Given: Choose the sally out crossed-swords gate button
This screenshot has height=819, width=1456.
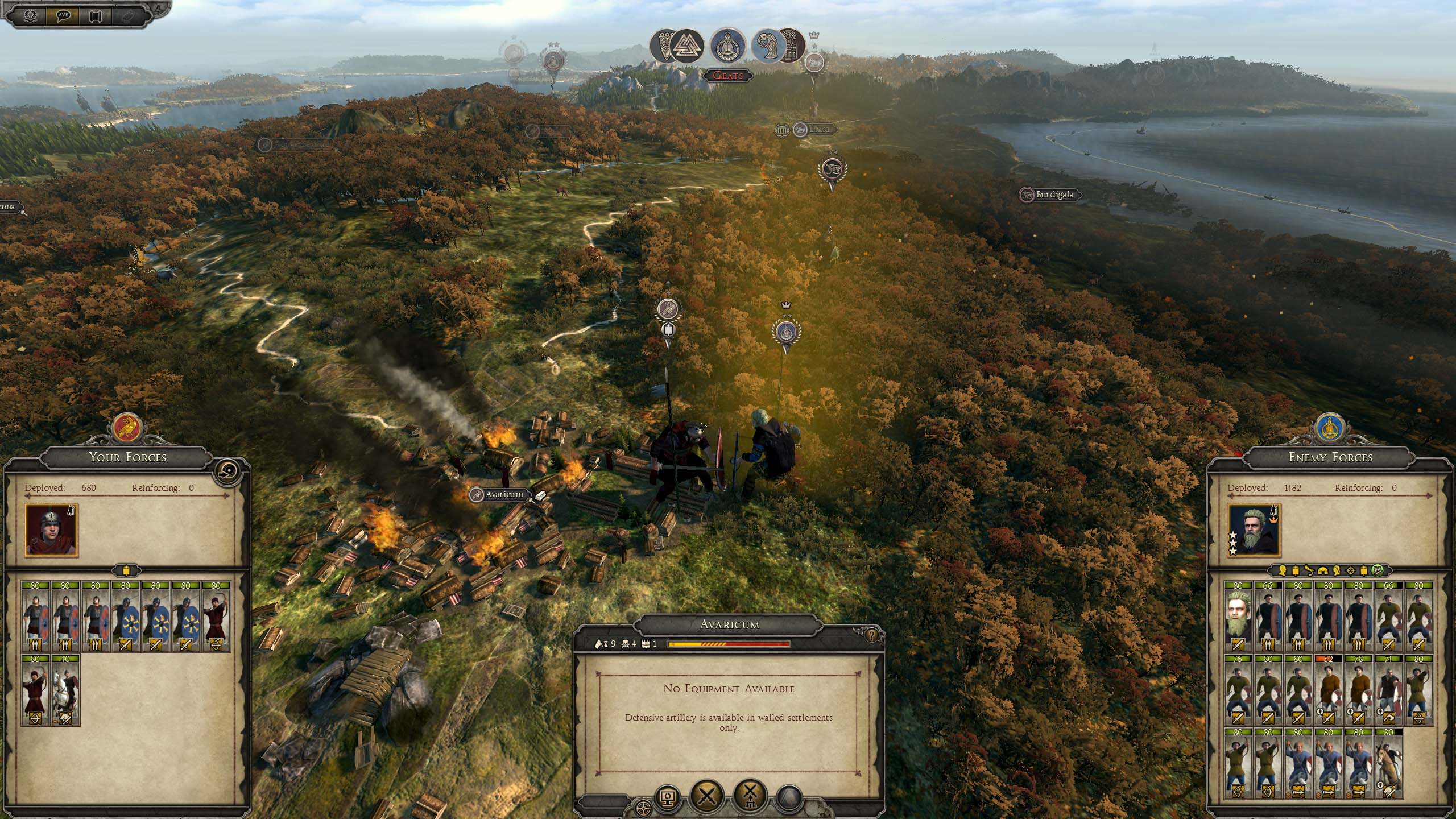Looking at the screenshot, I should (750, 795).
